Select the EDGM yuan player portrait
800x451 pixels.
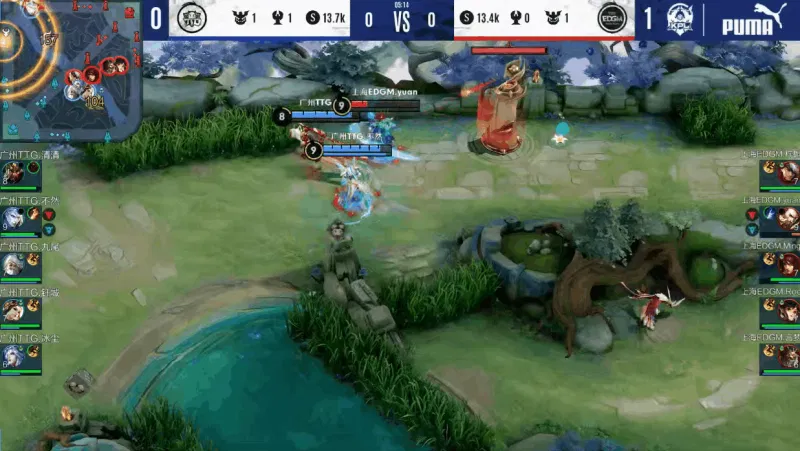point(787,219)
